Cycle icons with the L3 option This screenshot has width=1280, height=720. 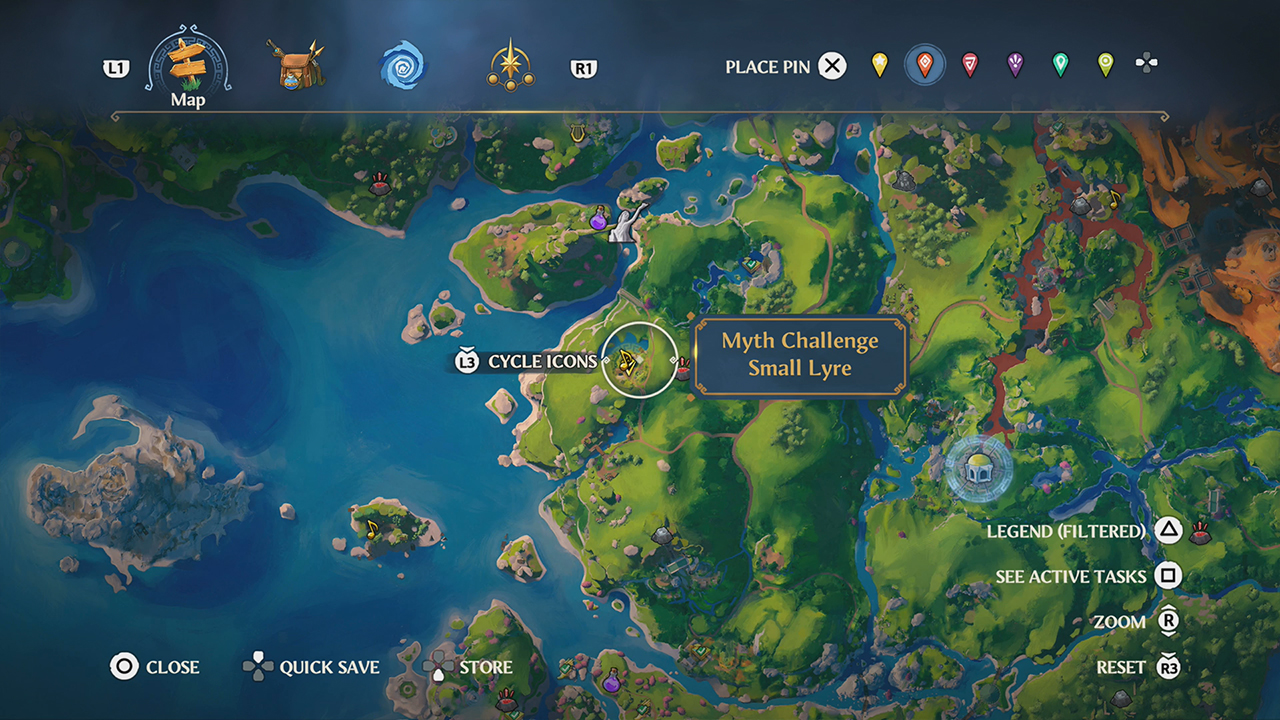click(465, 361)
